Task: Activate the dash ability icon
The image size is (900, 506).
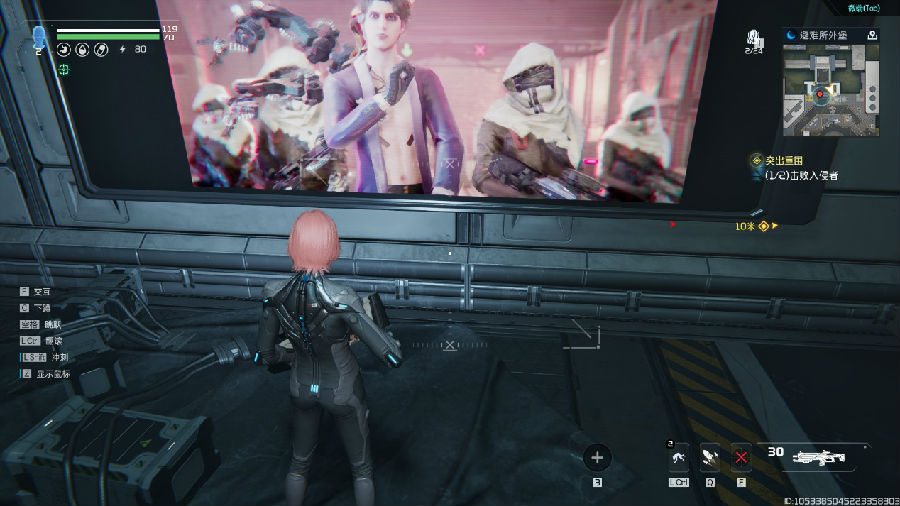Action: [x=679, y=457]
